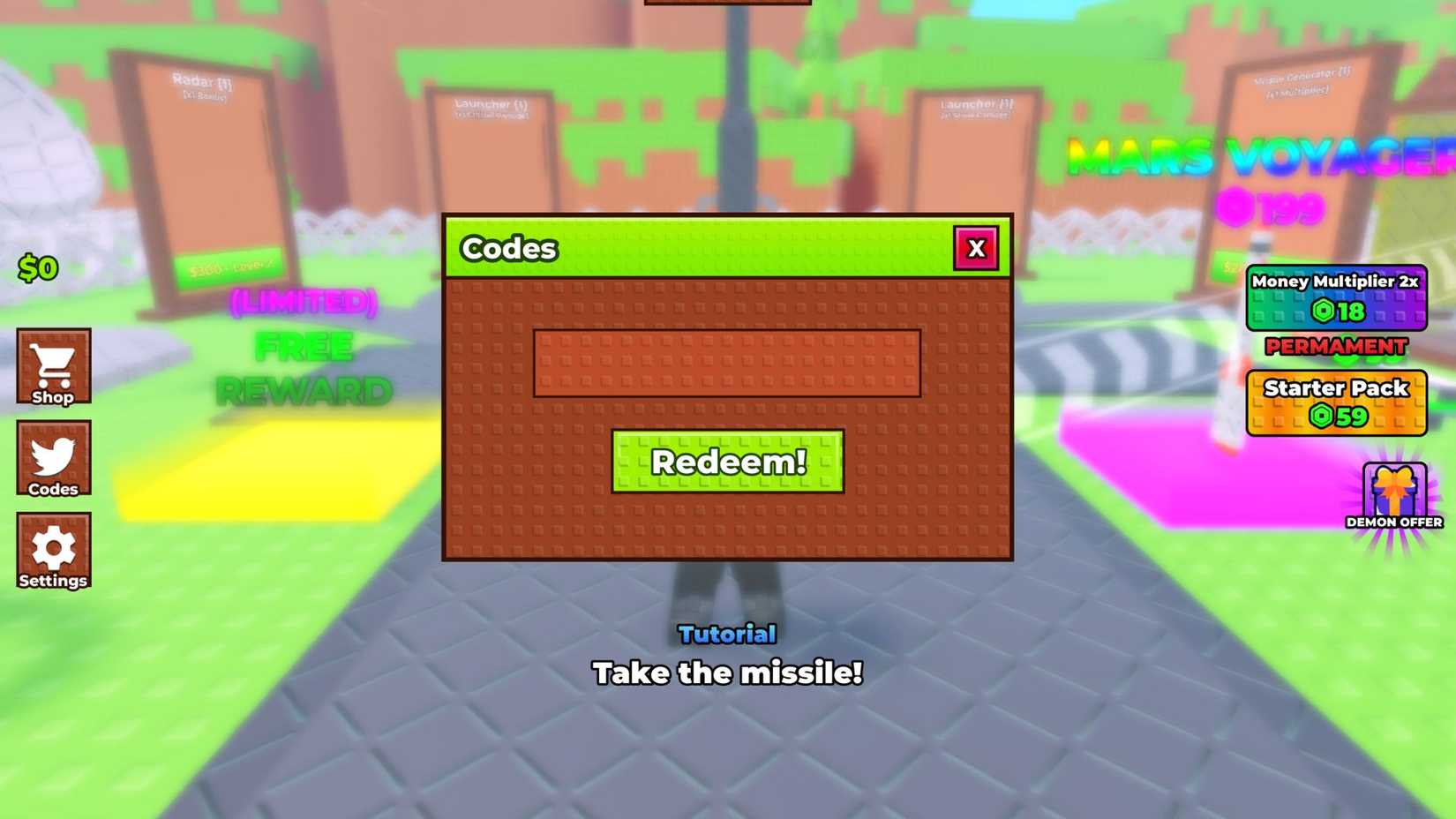Open the Settings gear menu
1456x819 pixels.
54,549
